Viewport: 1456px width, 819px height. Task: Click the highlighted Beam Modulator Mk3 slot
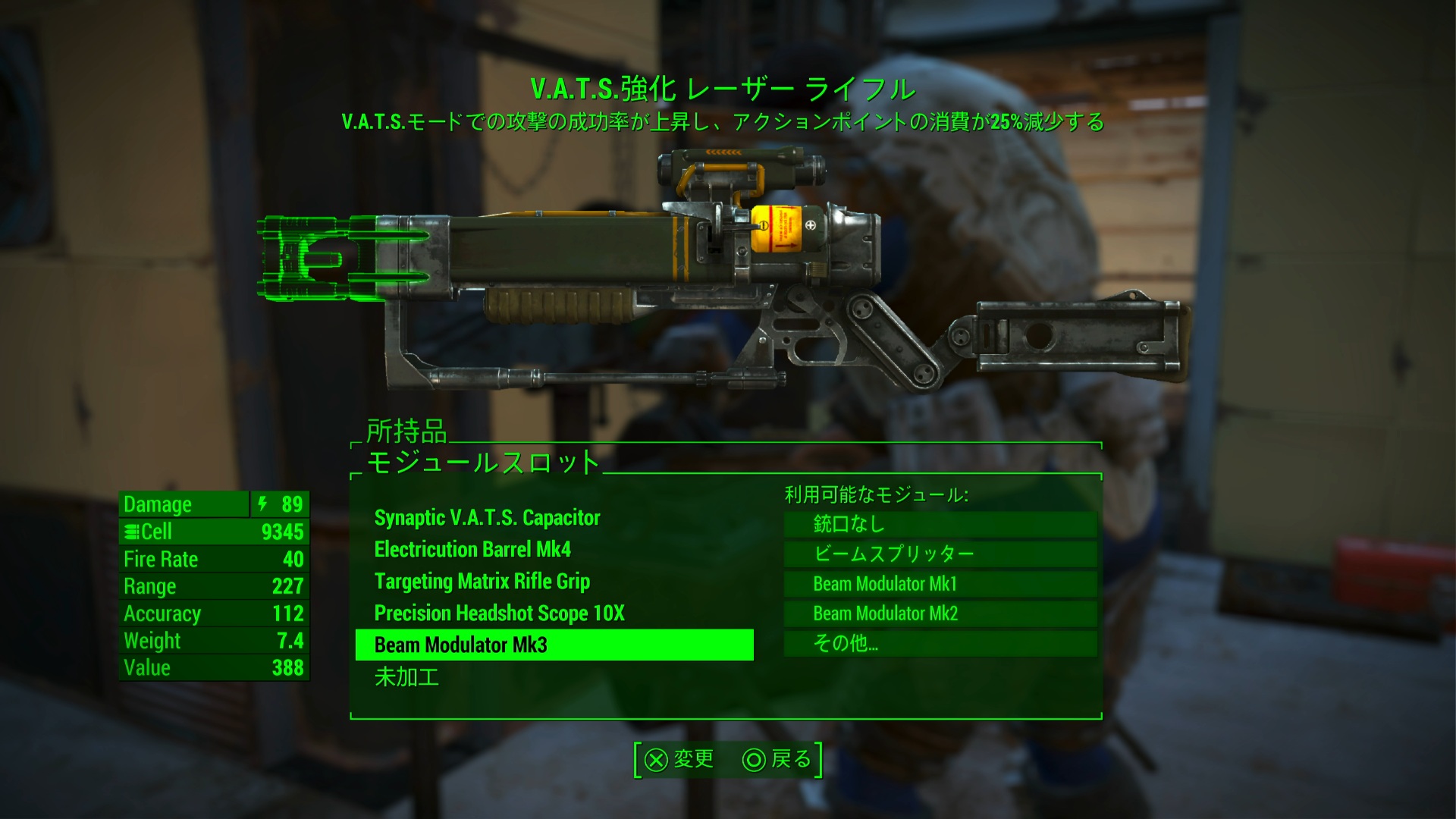pyautogui.click(x=554, y=645)
